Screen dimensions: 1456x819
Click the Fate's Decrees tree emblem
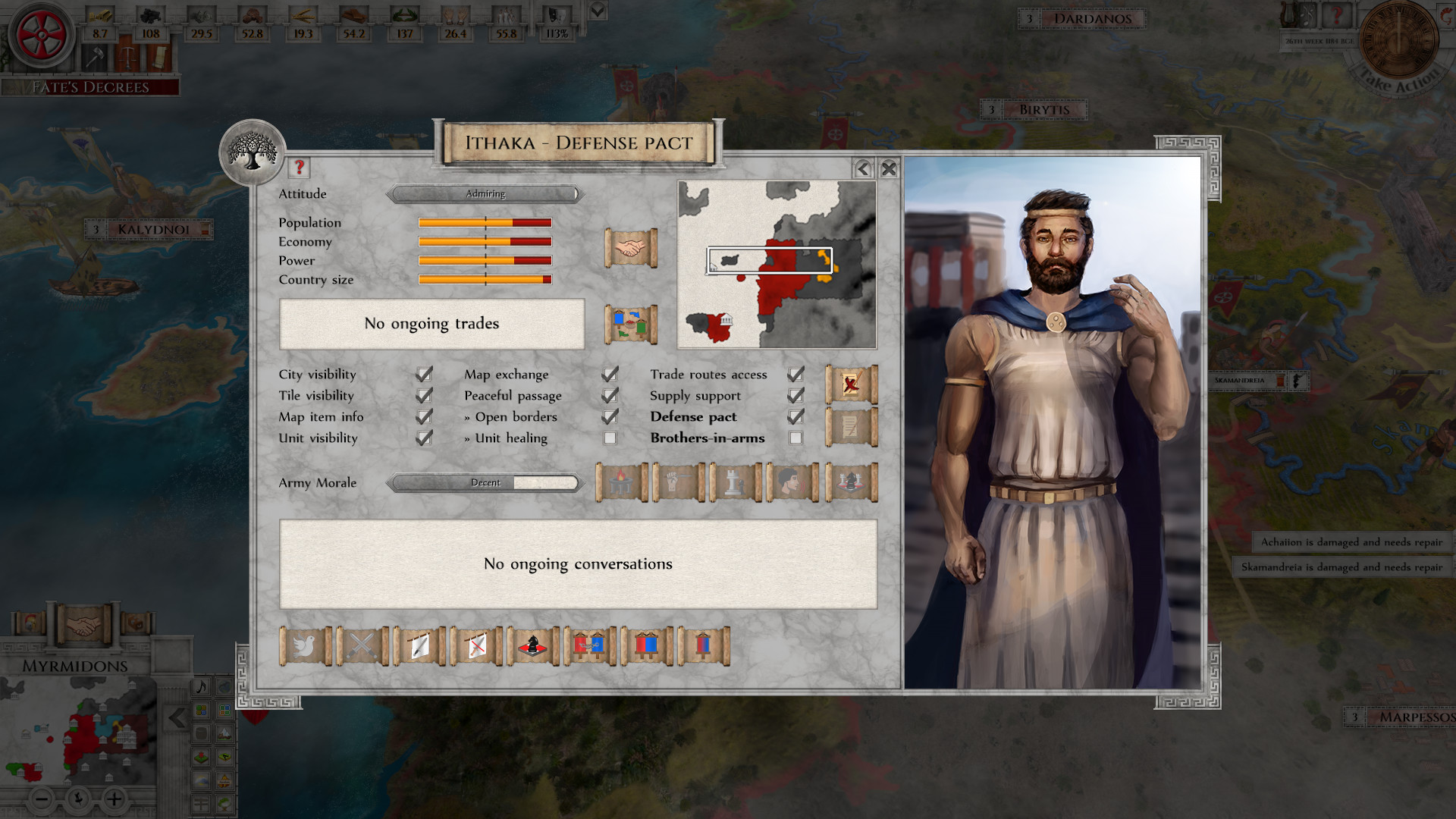pos(254,153)
